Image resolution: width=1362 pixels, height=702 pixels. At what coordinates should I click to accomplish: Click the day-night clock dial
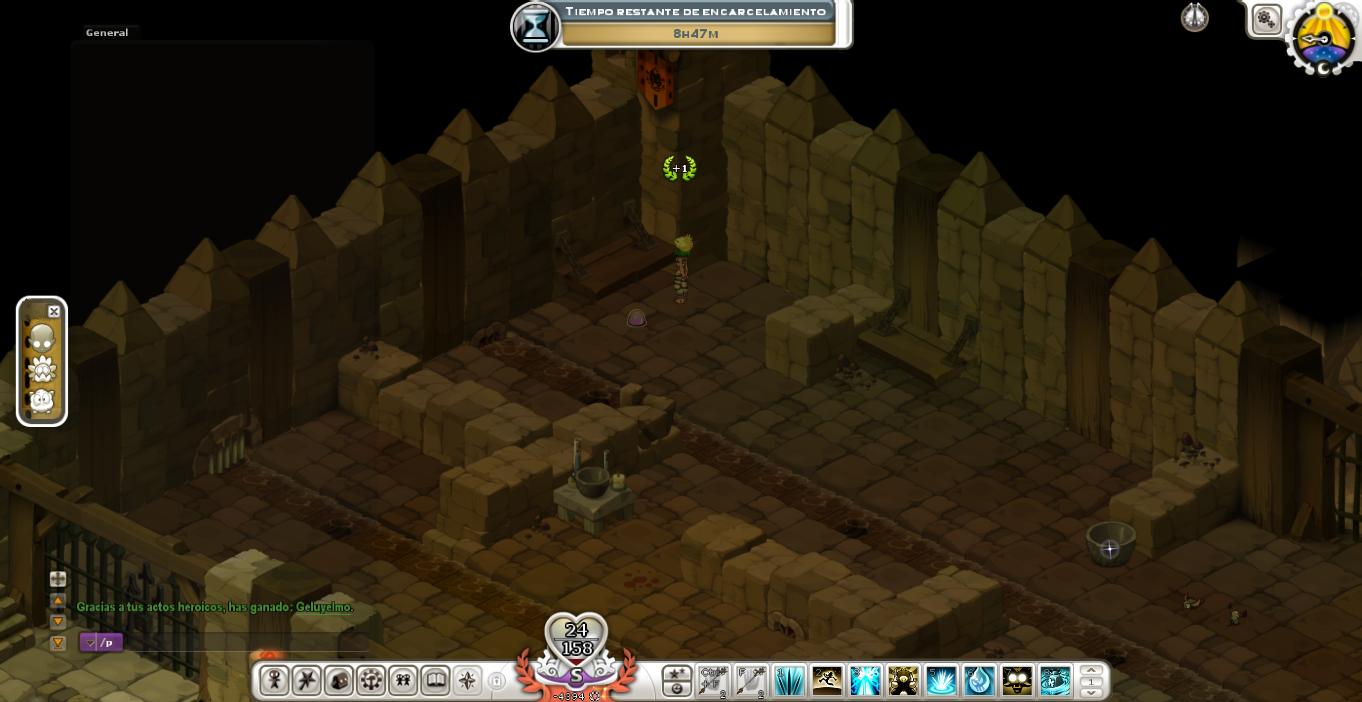(1323, 38)
